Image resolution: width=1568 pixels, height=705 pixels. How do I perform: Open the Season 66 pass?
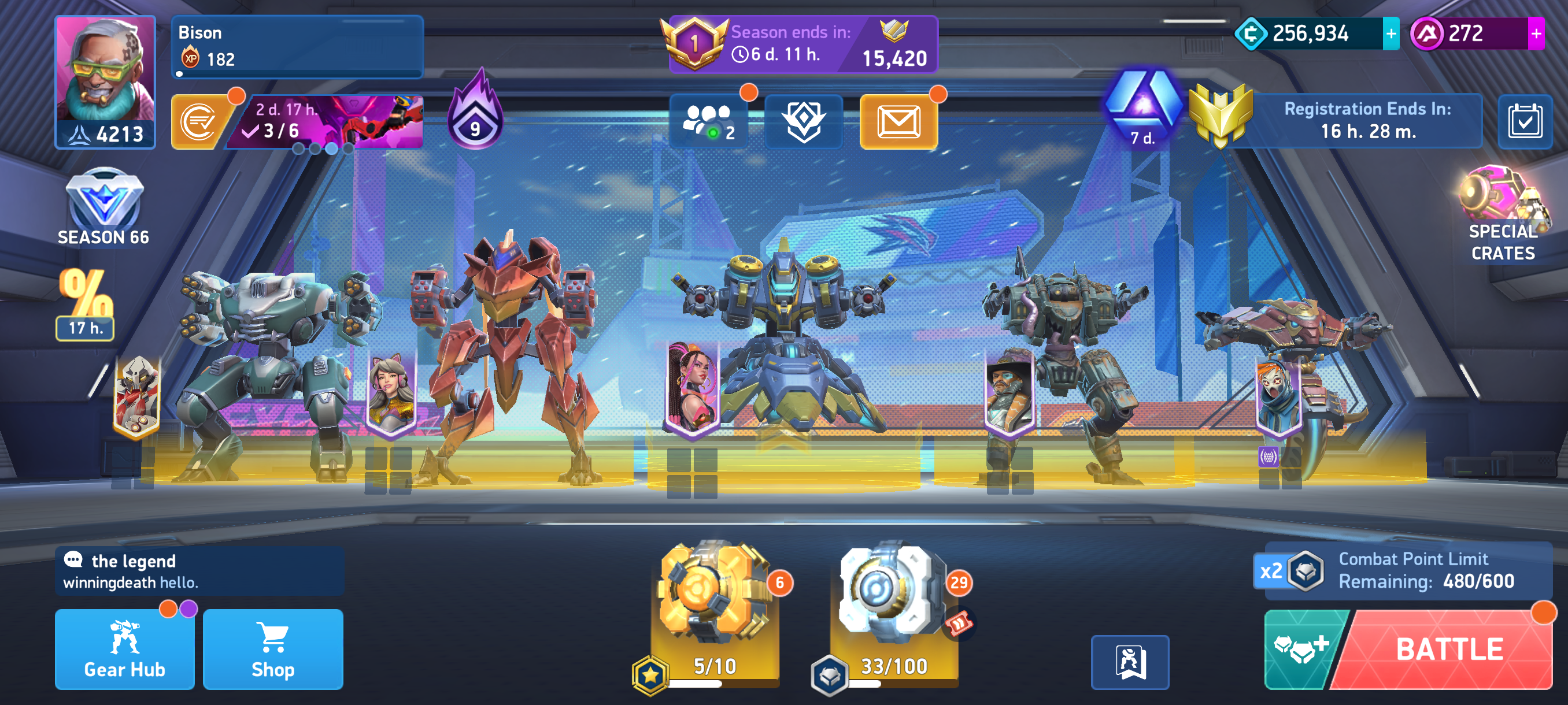point(103,208)
